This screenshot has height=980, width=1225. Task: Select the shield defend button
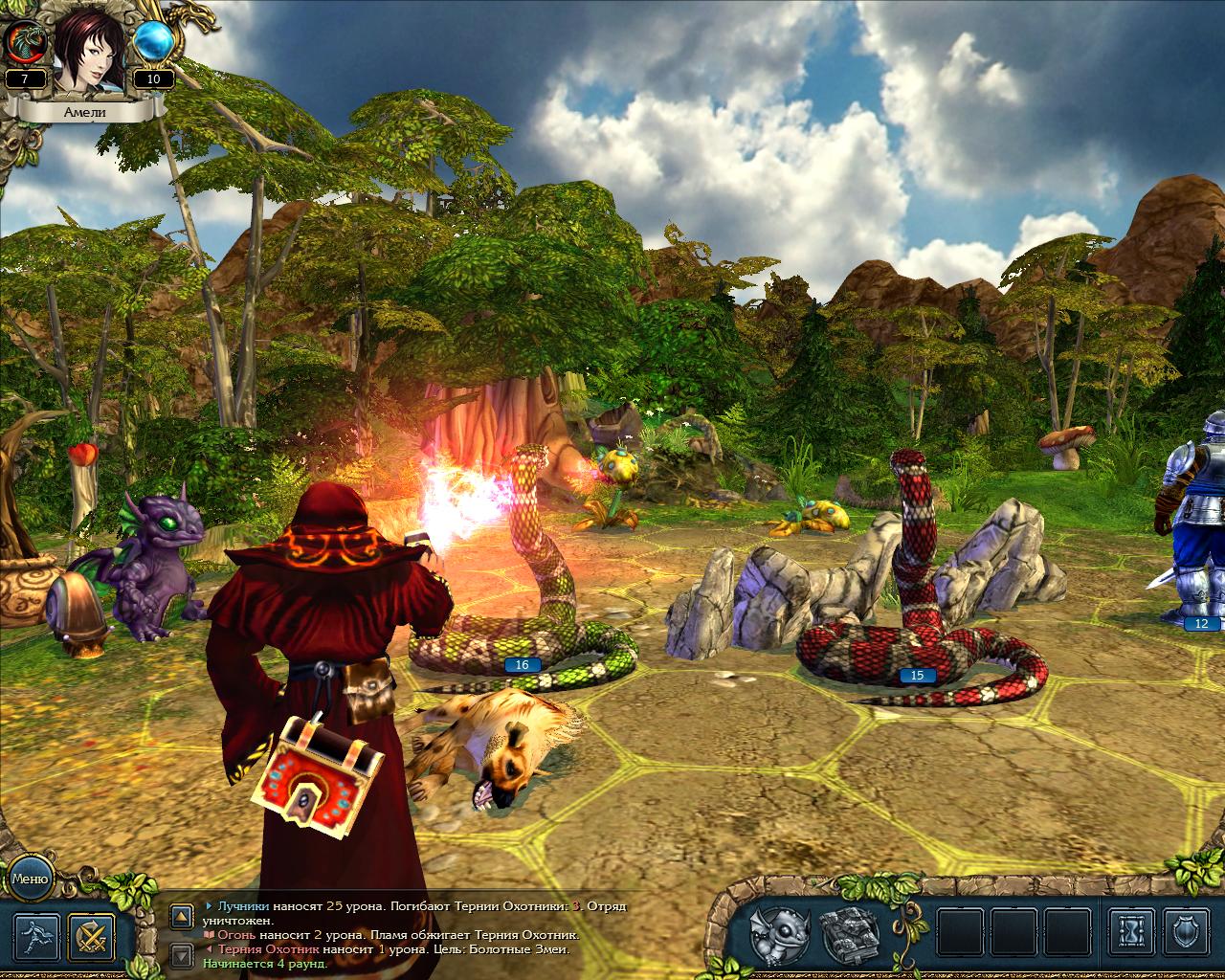click(x=1188, y=938)
